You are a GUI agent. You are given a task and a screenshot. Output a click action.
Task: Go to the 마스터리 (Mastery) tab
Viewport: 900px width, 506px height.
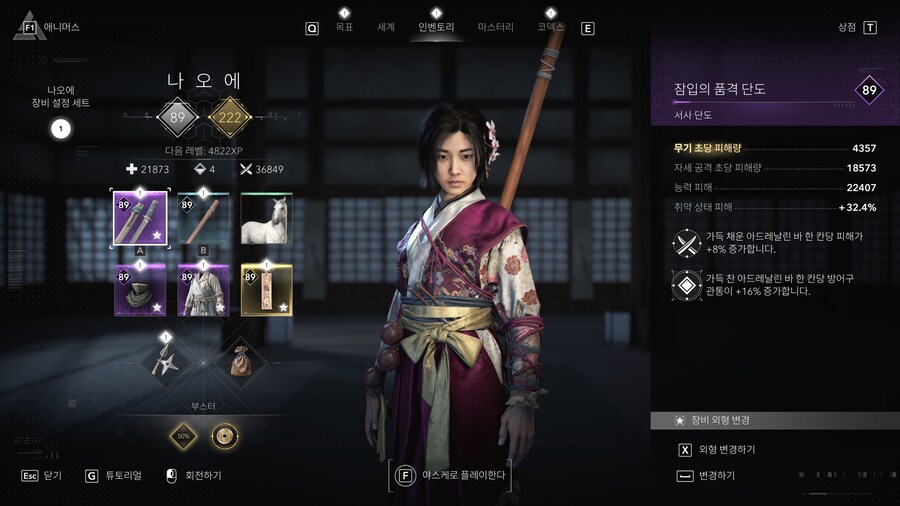[495, 27]
